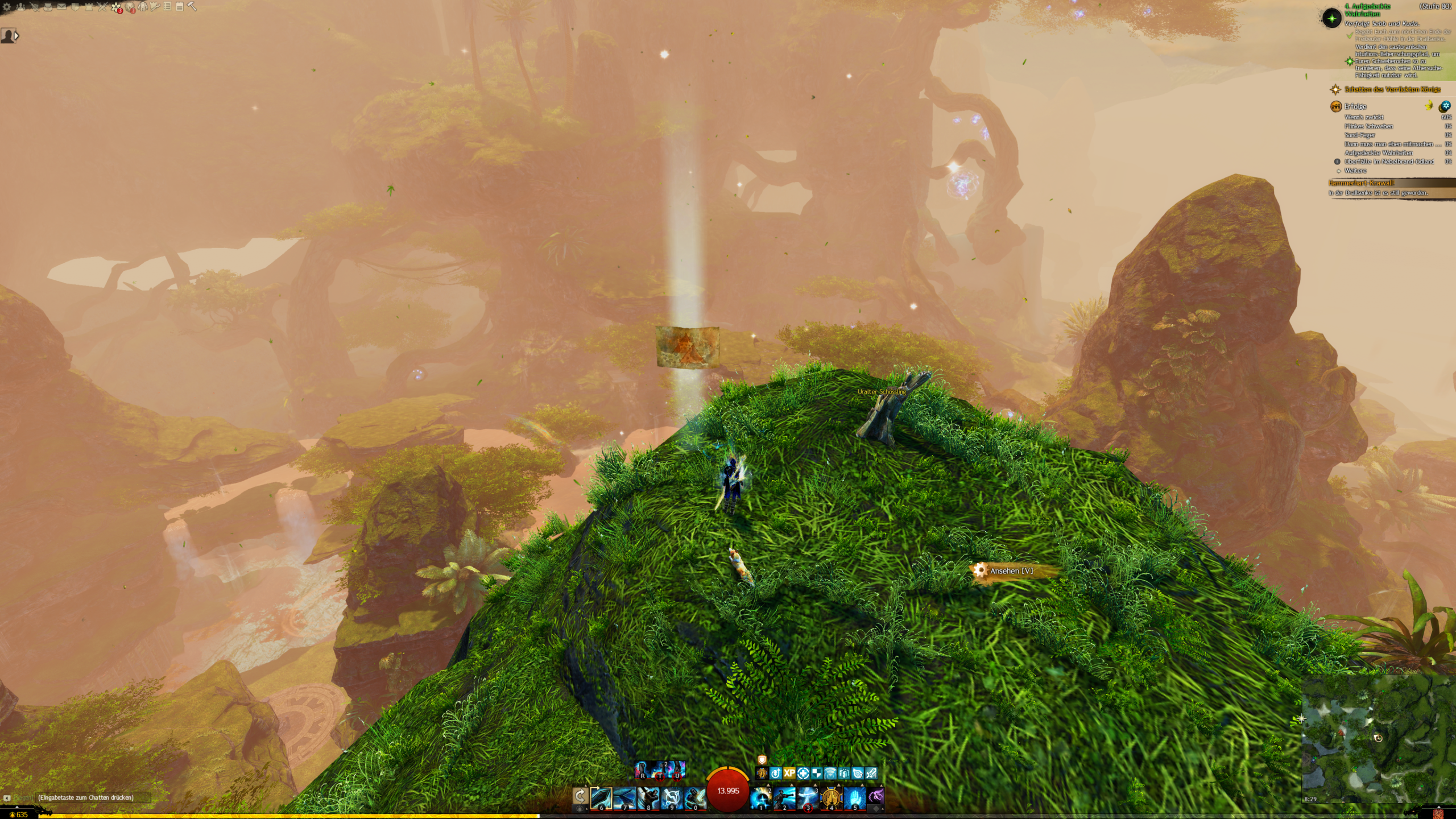Select the 'Wenn's zwickt' achievement entry

point(1364,117)
